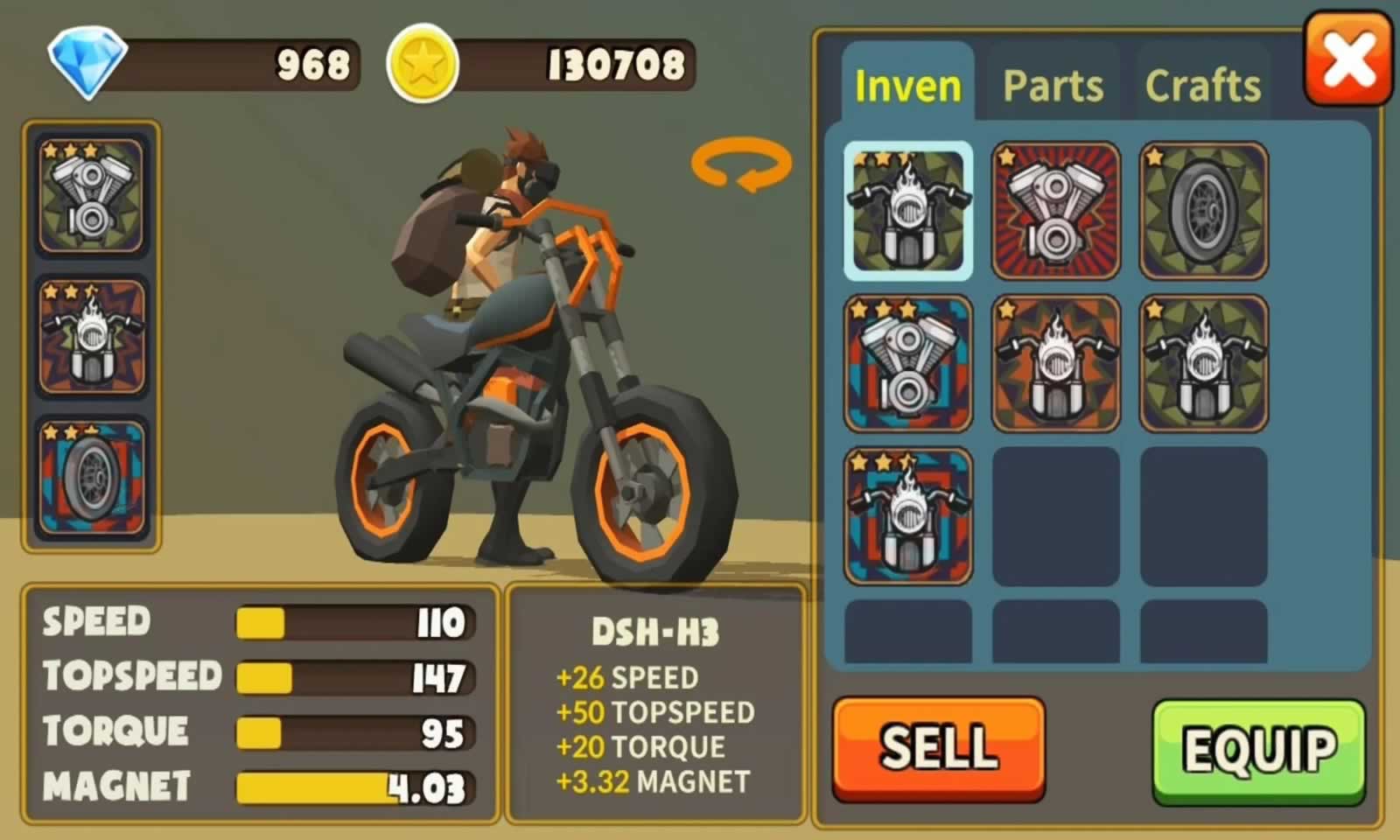Choose the three-star blue engine in inventory
The image size is (1400, 840).
pos(908,363)
